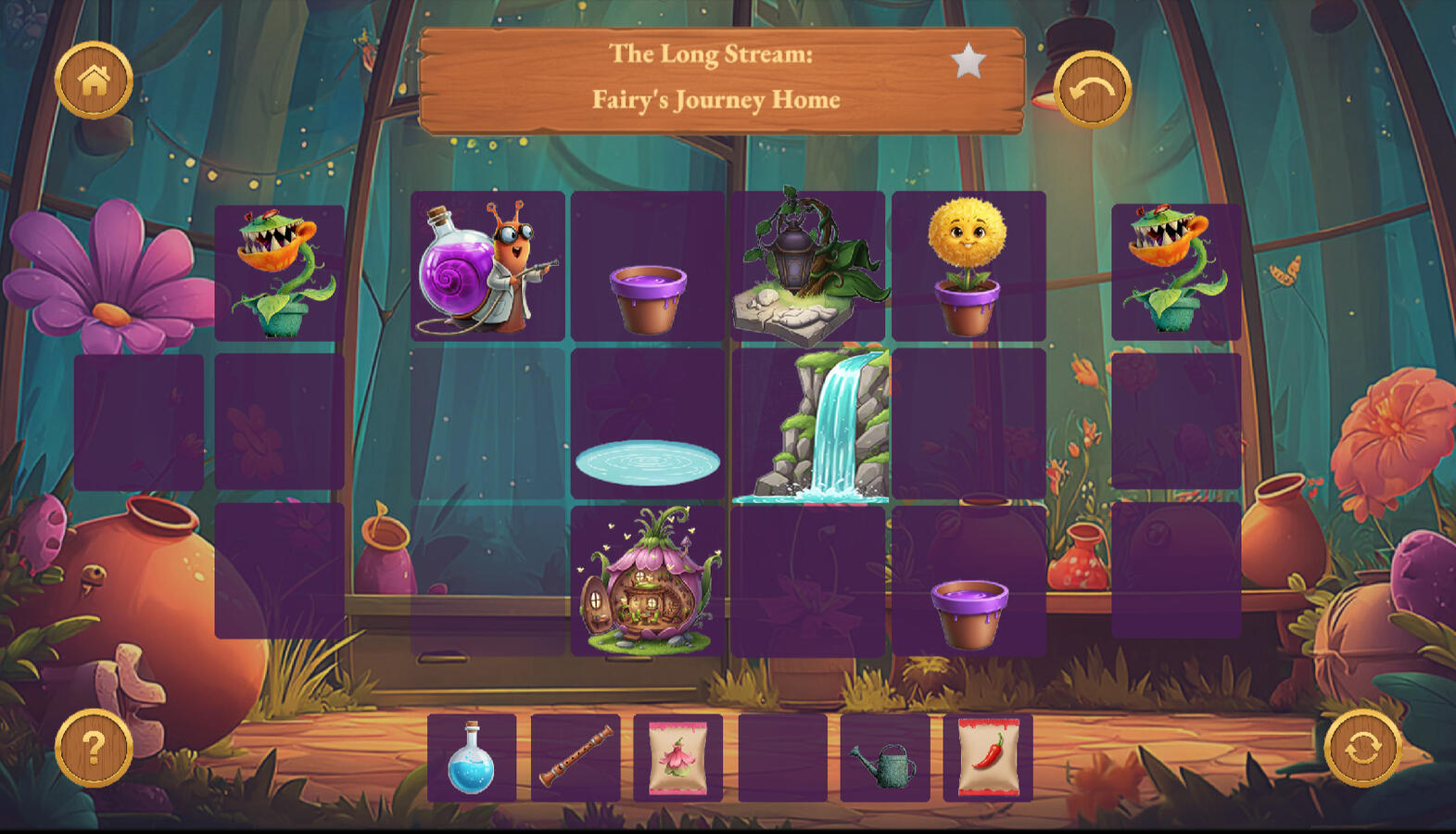This screenshot has width=1456, height=834.
Task: Click the snail scientist tile
Action: (x=487, y=267)
